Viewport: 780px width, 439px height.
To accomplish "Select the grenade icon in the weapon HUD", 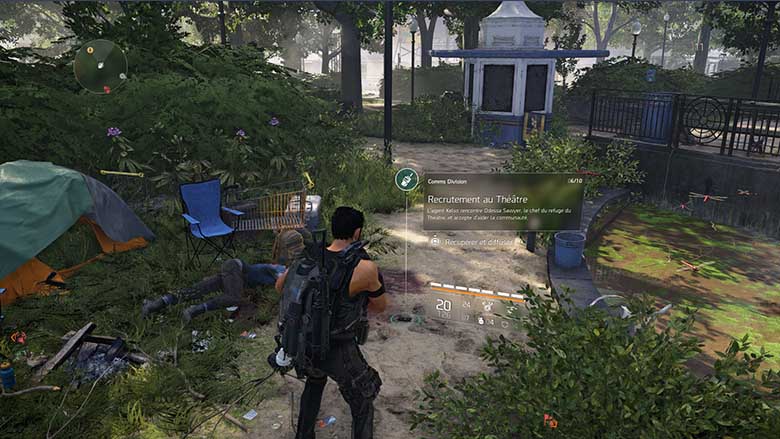I will click(480, 320).
